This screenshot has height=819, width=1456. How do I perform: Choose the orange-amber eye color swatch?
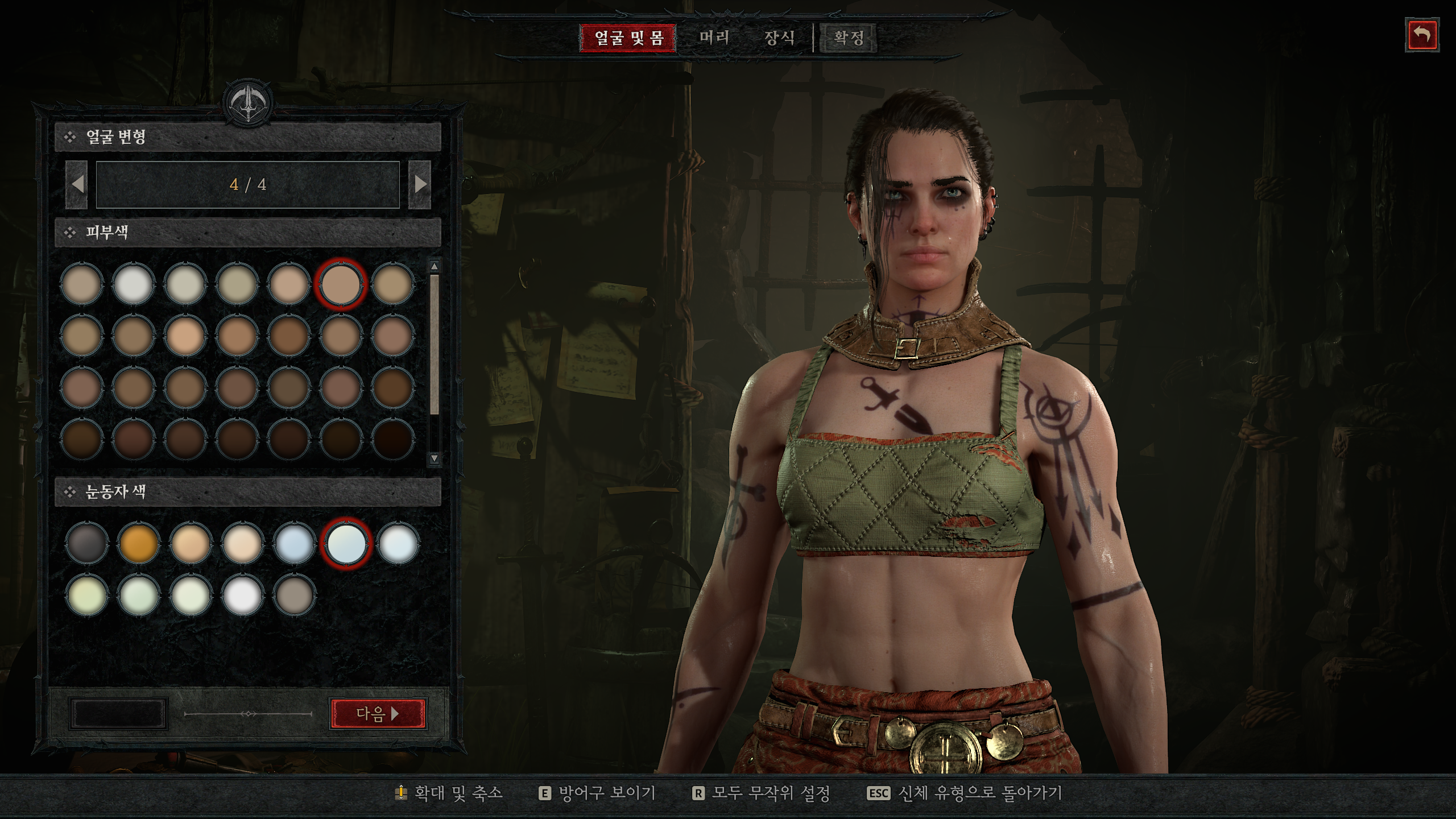pyautogui.click(x=138, y=544)
